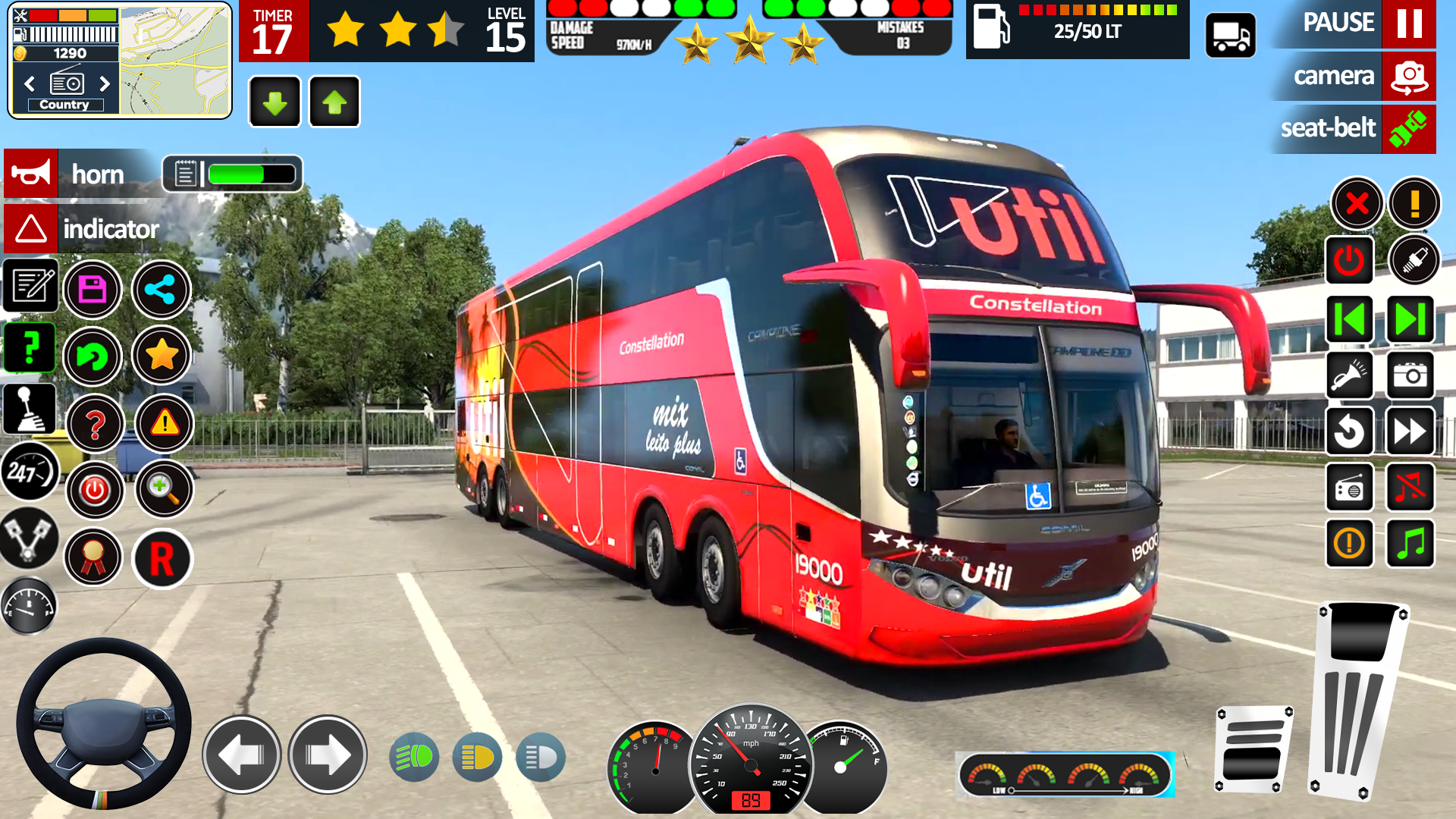Step on the accelerator pedal
Image resolution: width=1456 pixels, height=819 pixels.
pyautogui.click(x=1359, y=698)
